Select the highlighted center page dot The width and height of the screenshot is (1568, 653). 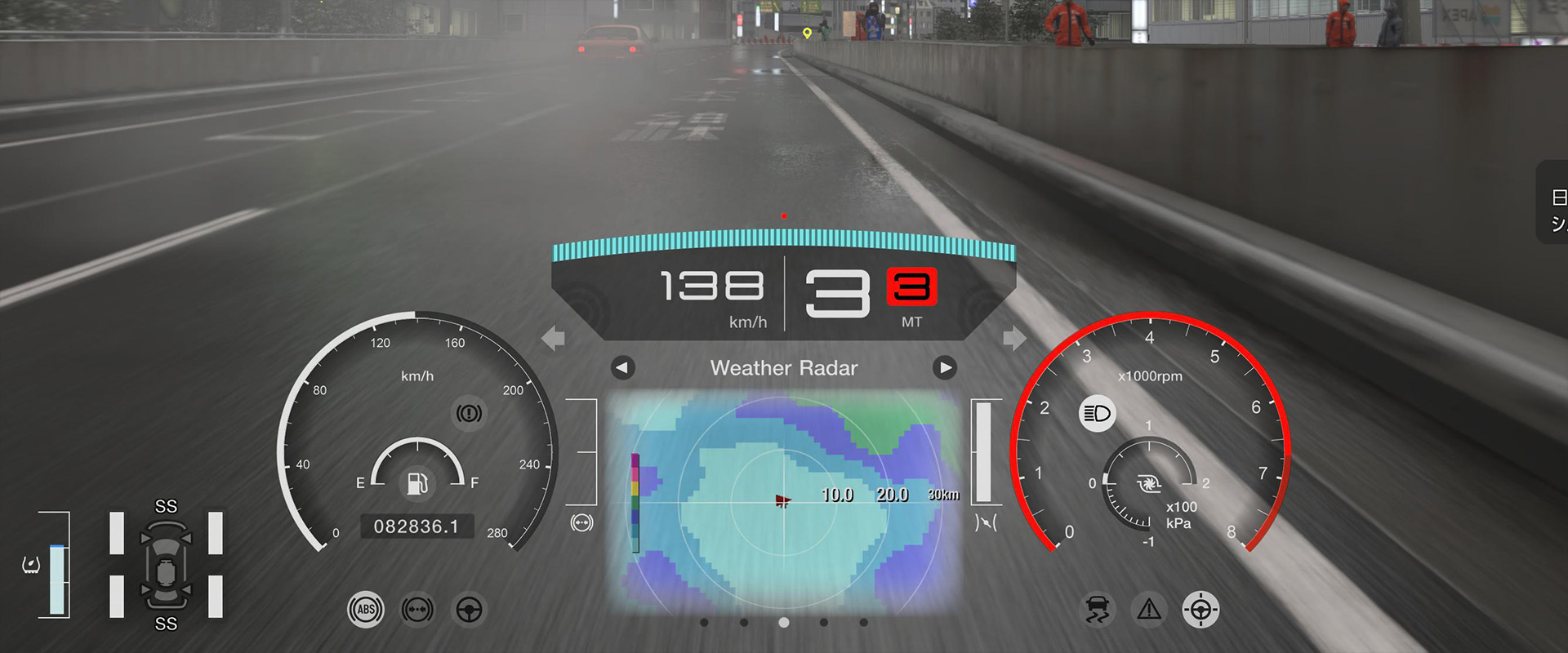[x=784, y=623]
